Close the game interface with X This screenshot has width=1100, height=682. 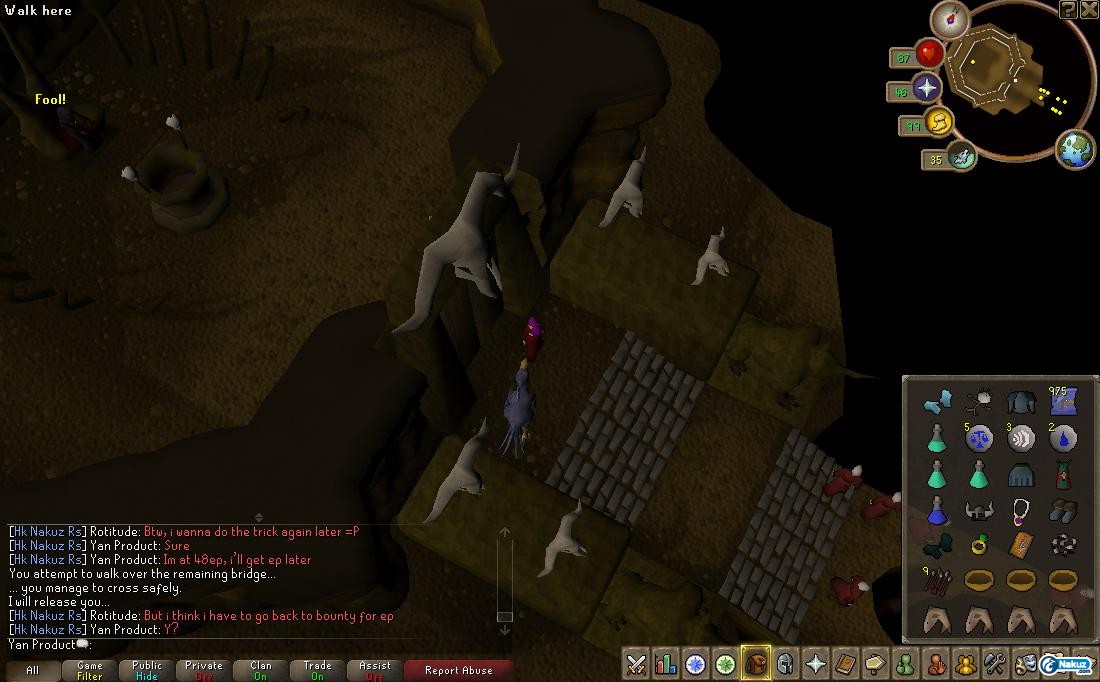(1089, 9)
